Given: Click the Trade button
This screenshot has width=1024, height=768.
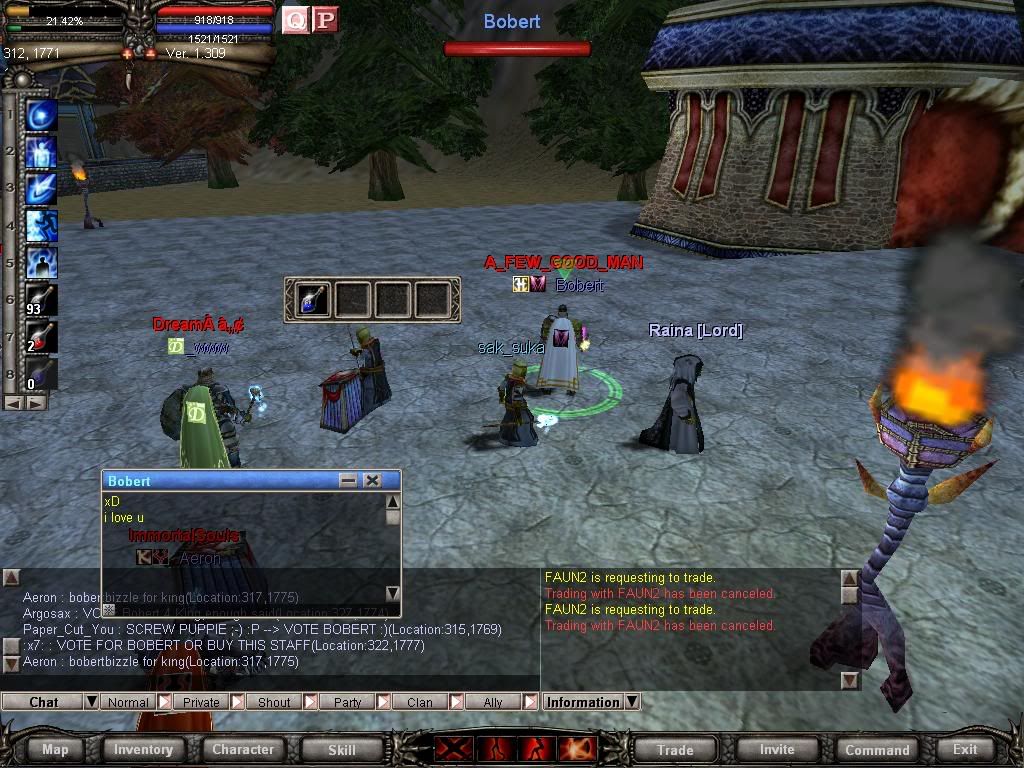Looking at the screenshot, I should (x=675, y=749).
